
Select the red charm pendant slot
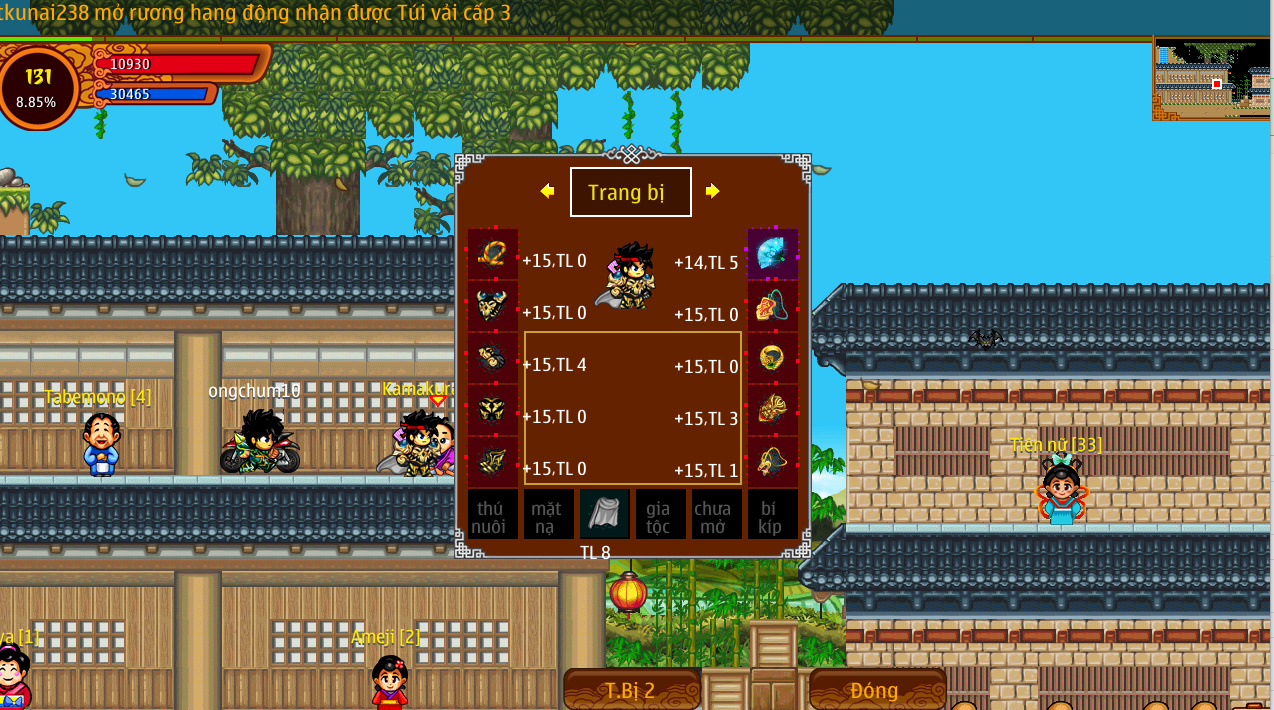click(773, 306)
